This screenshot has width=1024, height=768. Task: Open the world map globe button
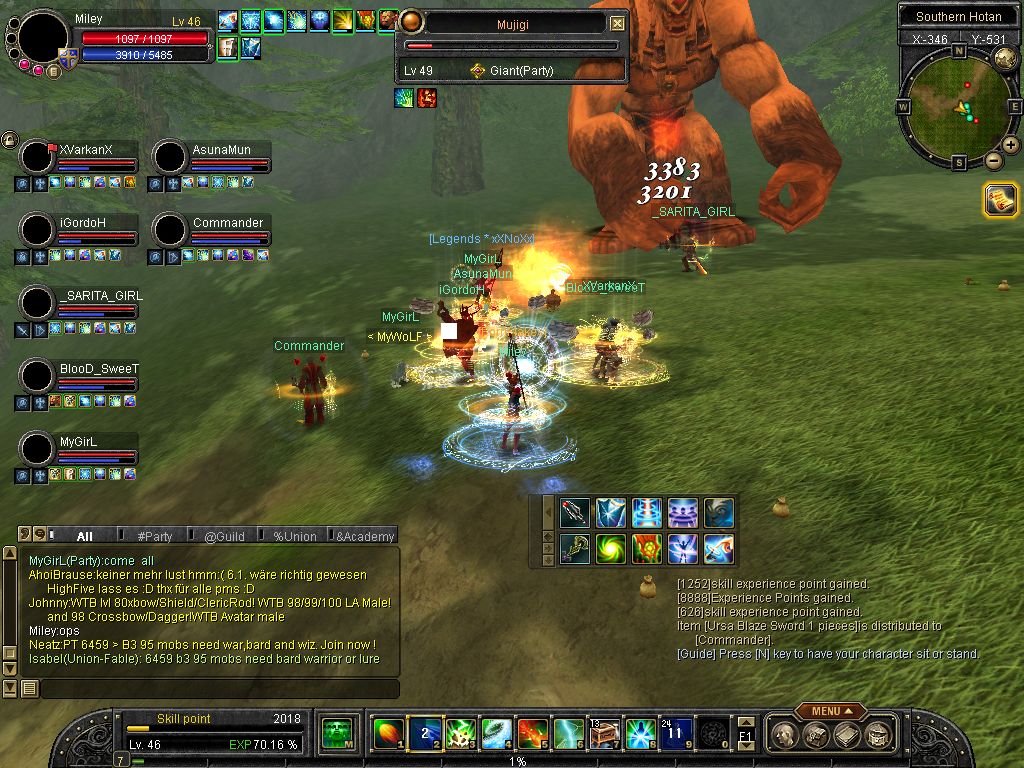tap(1005, 59)
